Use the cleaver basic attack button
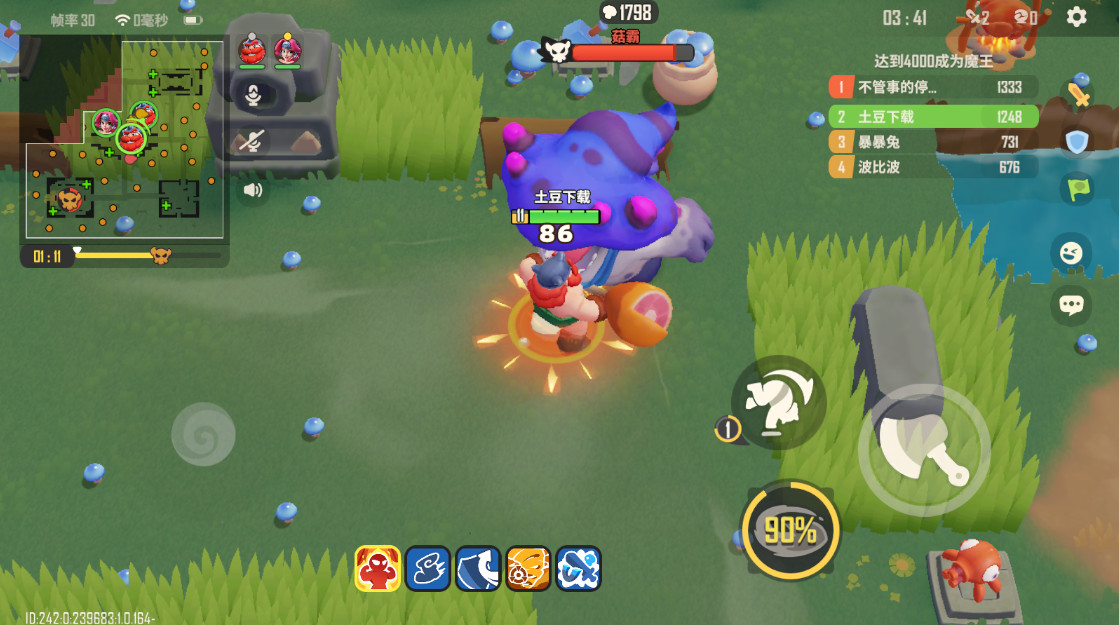 [924, 449]
